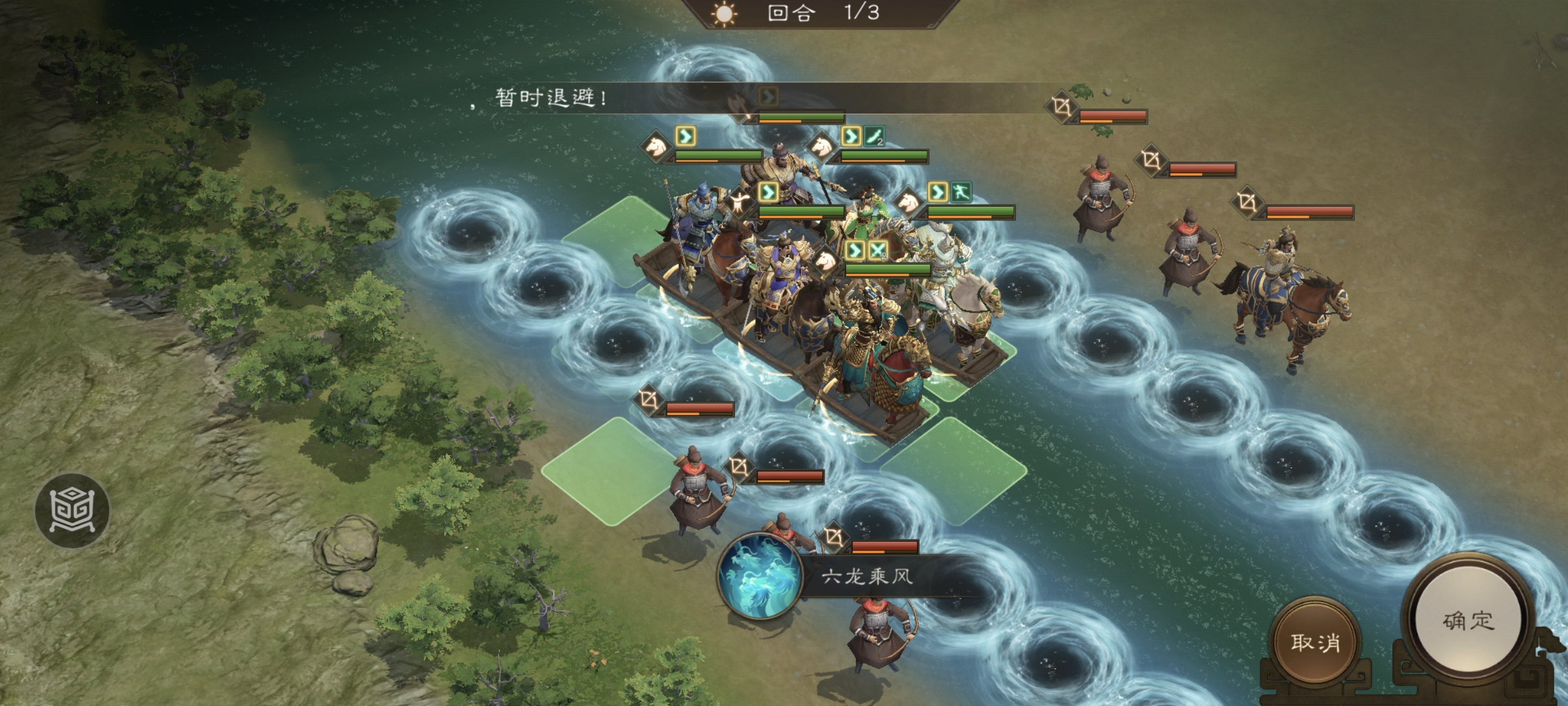Viewport: 1568px width, 706px height.
Task: Click the human figure infantry icon near Zhao Yun
Action: pyautogui.click(x=739, y=201)
